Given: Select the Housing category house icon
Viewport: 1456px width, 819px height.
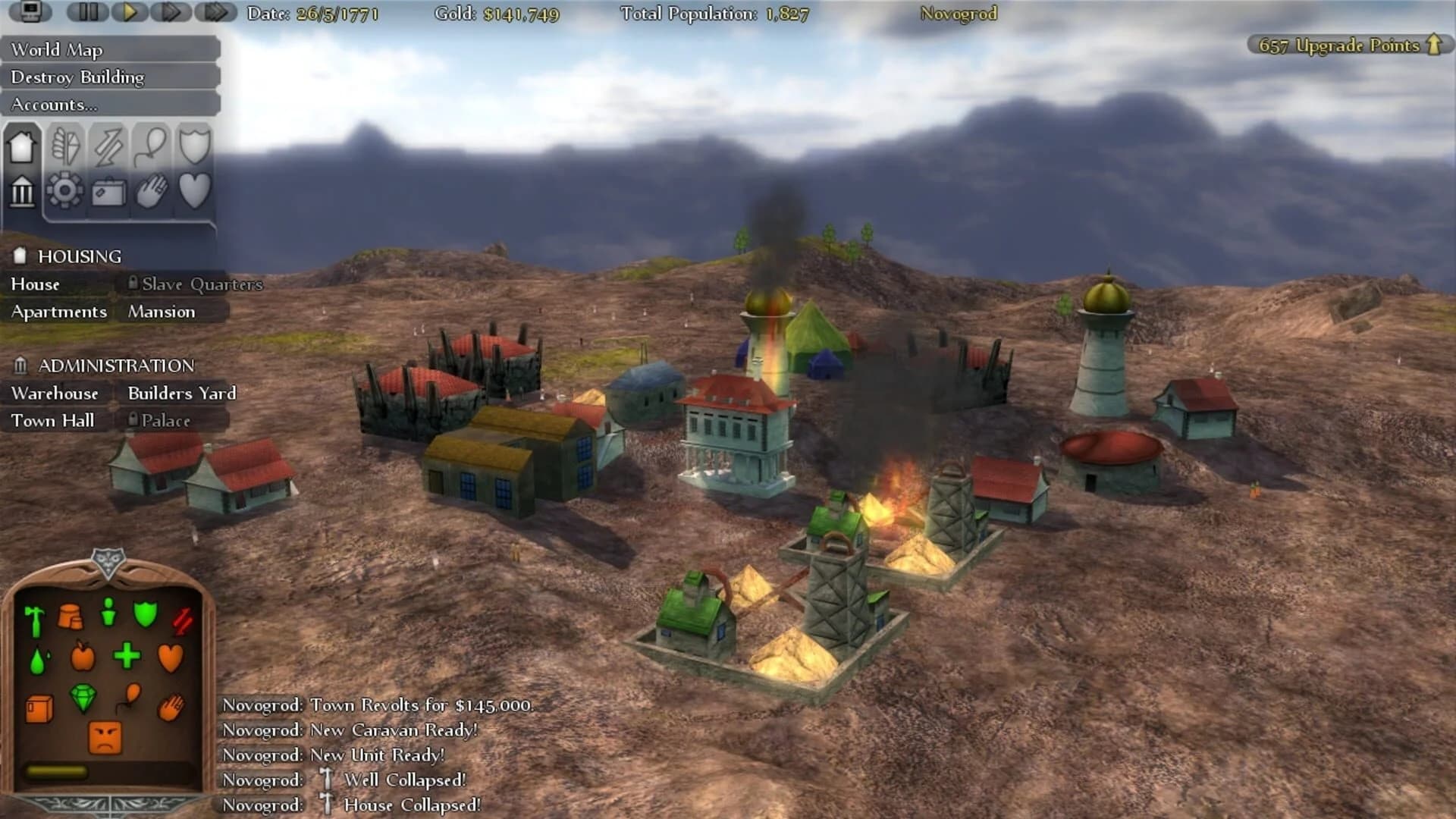Looking at the screenshot, I should 22,146.
